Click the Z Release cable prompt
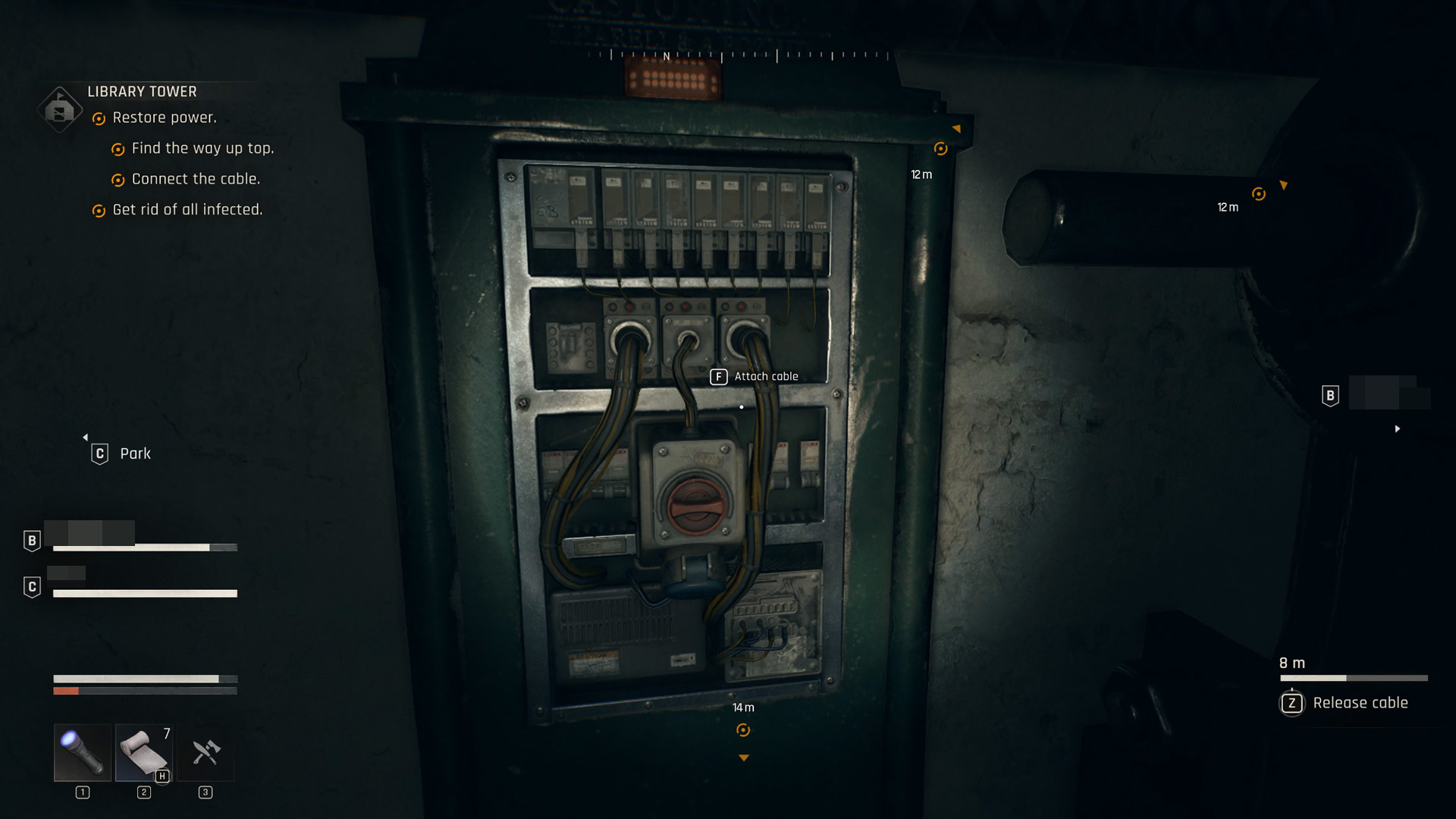This screenshot has height=819, width=1456. 1291,703
